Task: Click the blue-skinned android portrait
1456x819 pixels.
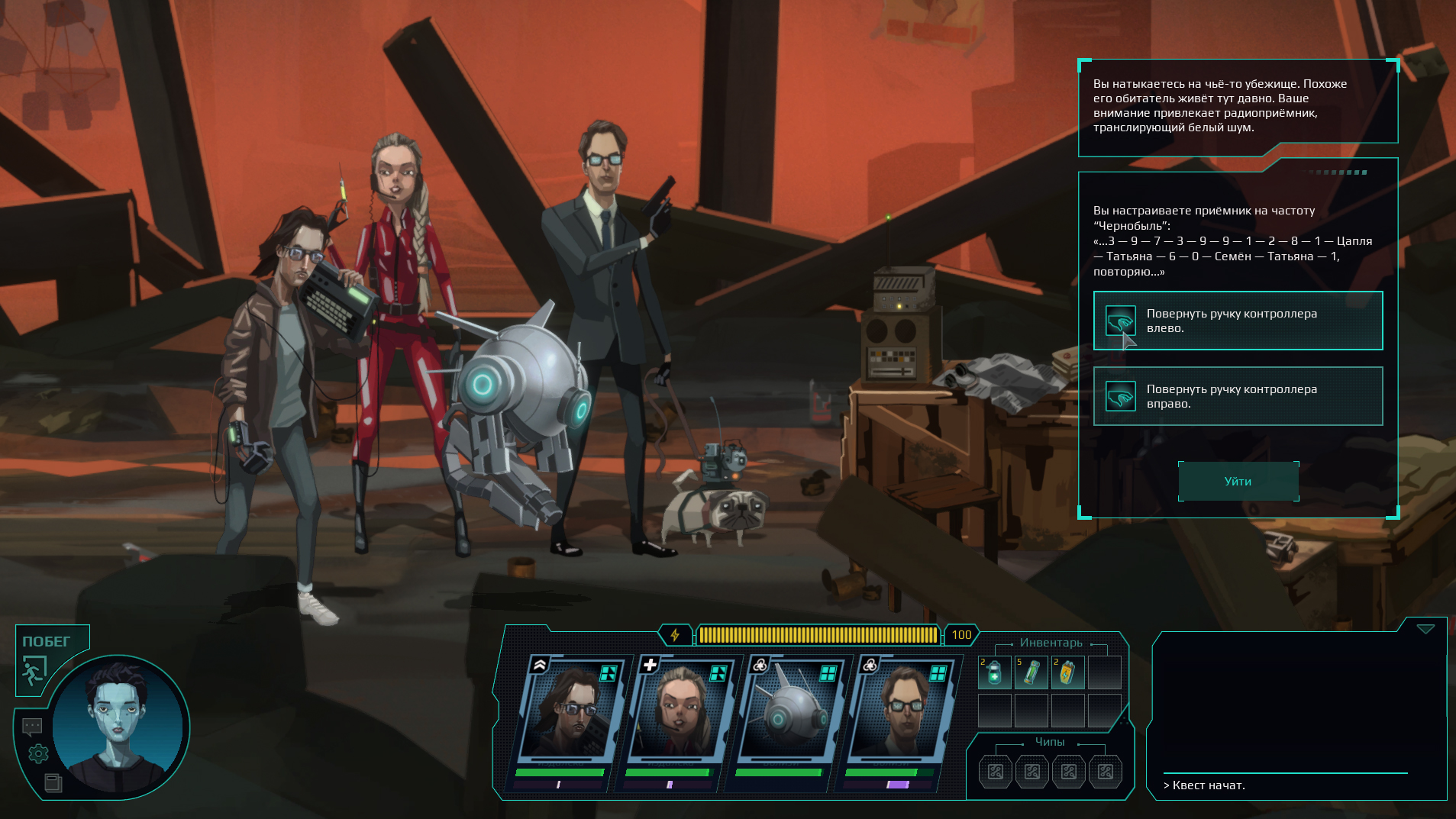Action: [x=119, y=726]
